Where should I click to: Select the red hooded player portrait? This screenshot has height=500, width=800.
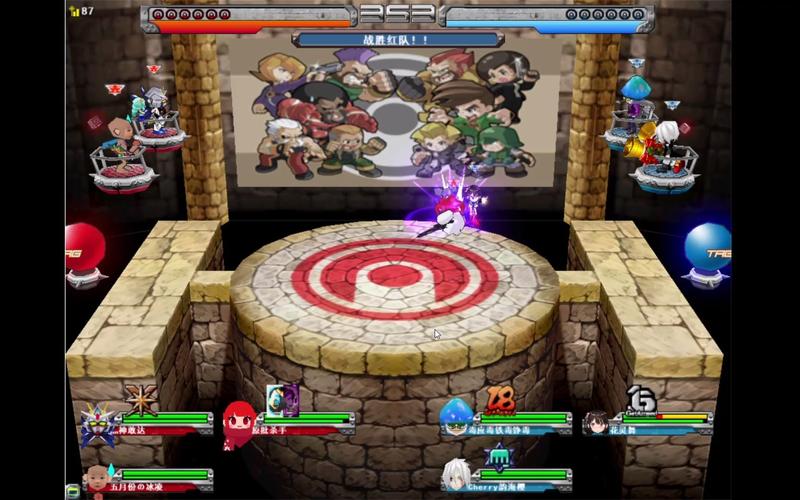tap(239, 424)
